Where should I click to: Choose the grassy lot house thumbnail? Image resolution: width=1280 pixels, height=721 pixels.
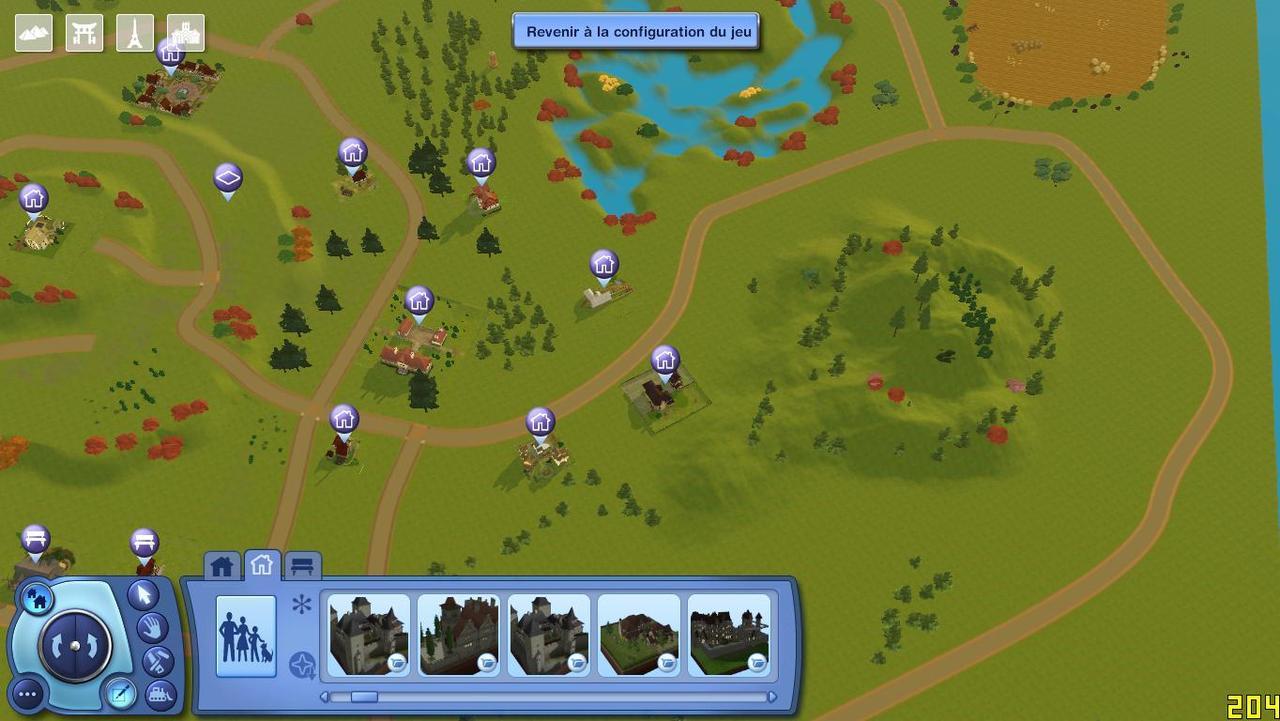(639, 635)
